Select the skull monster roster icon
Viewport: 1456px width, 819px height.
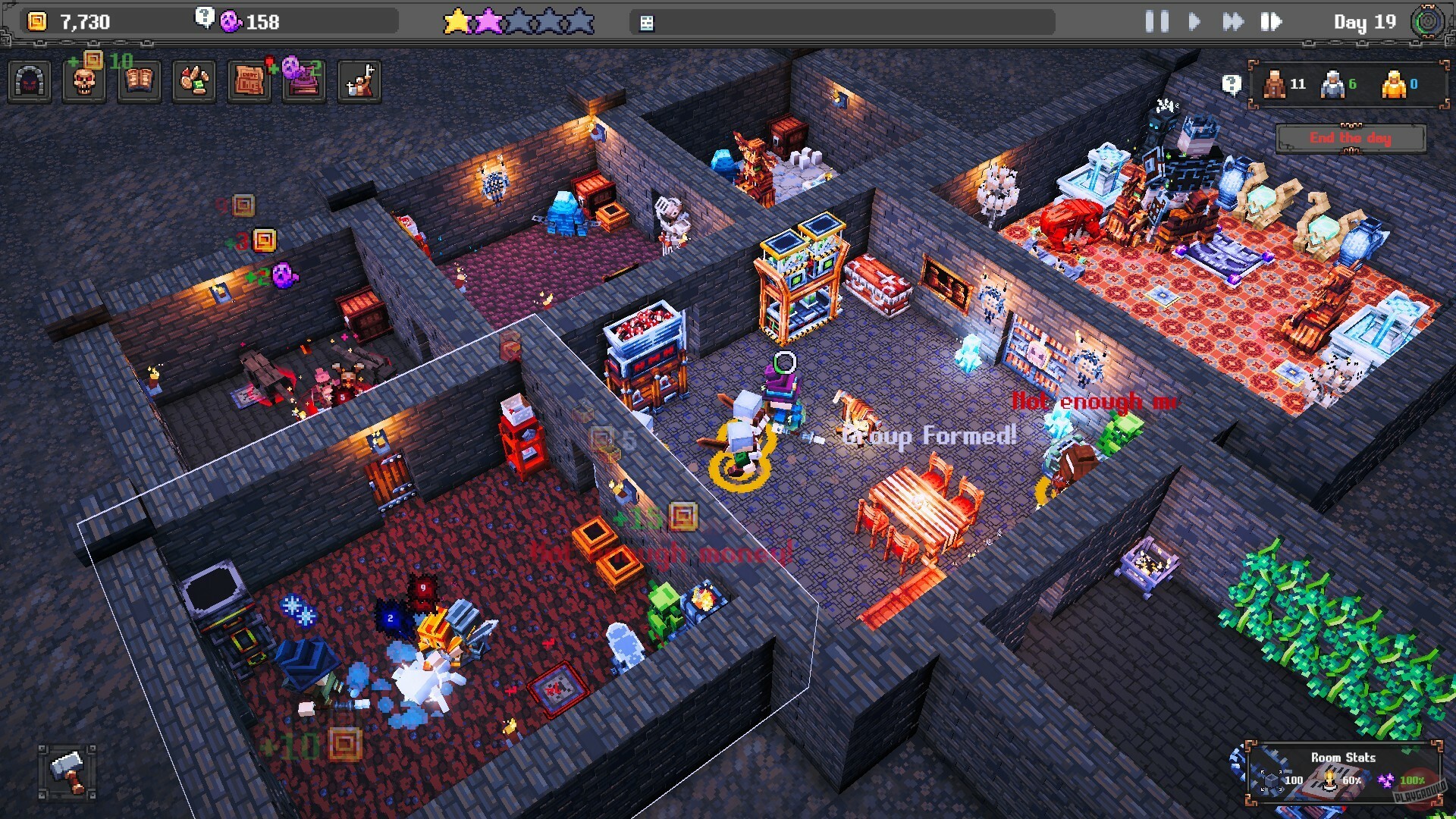pyautogui.click(x=83, y=80)
